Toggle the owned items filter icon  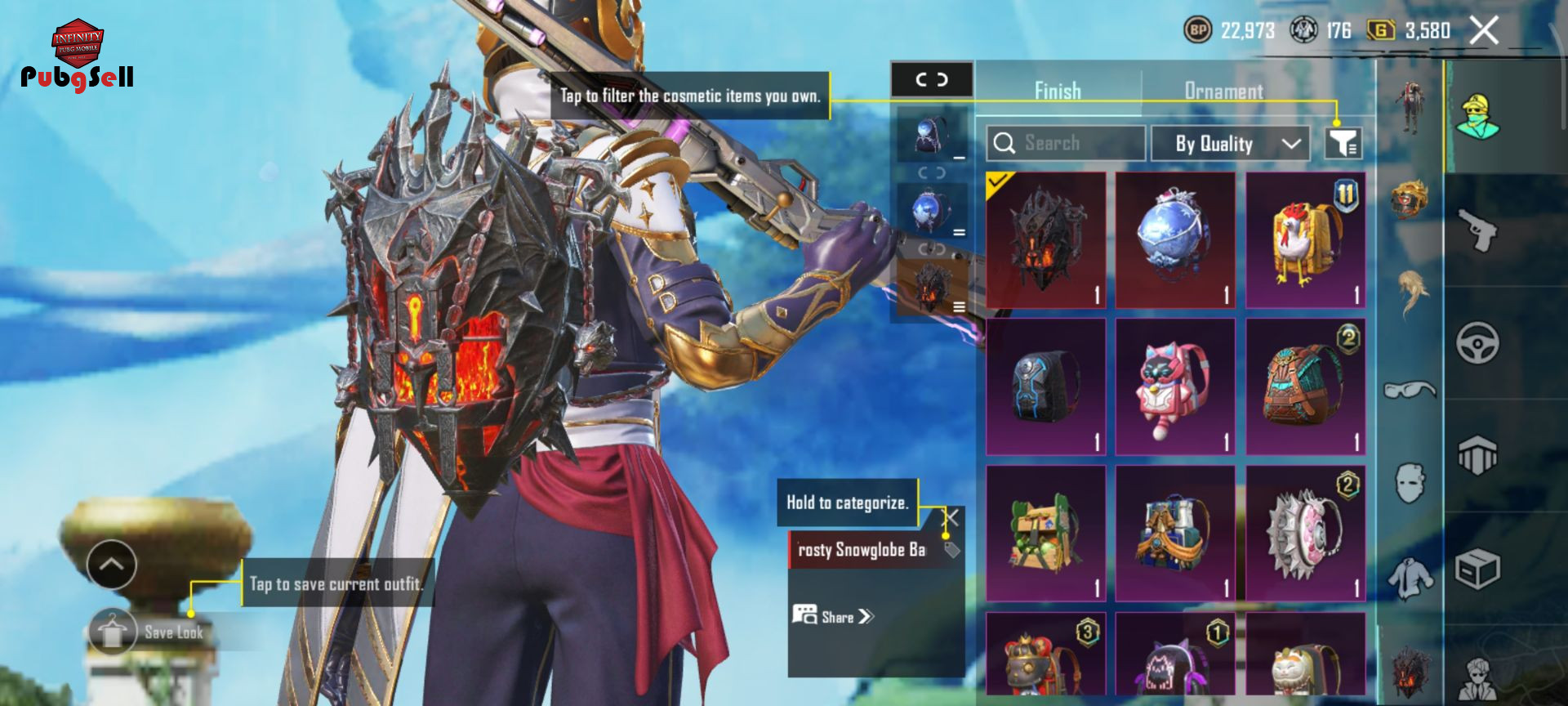click(x=1342, y=144)
